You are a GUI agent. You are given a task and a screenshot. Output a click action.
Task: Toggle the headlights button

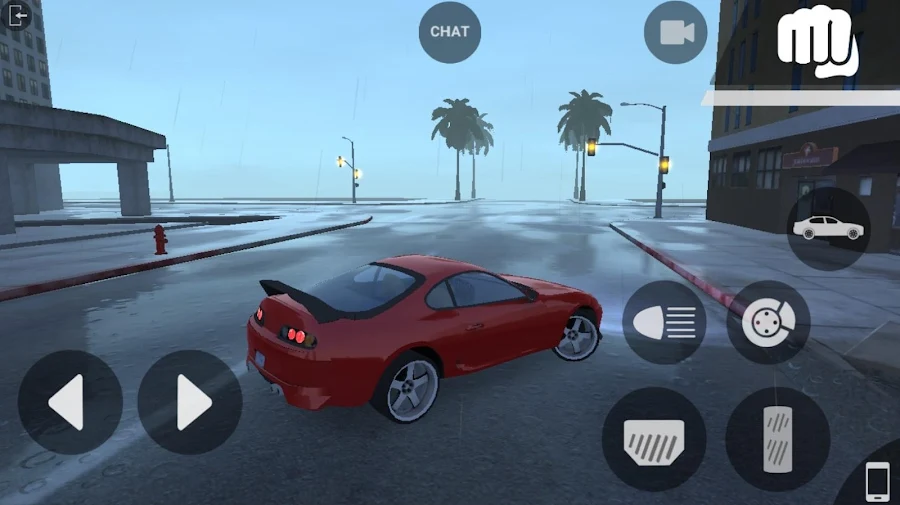point(664,322)
